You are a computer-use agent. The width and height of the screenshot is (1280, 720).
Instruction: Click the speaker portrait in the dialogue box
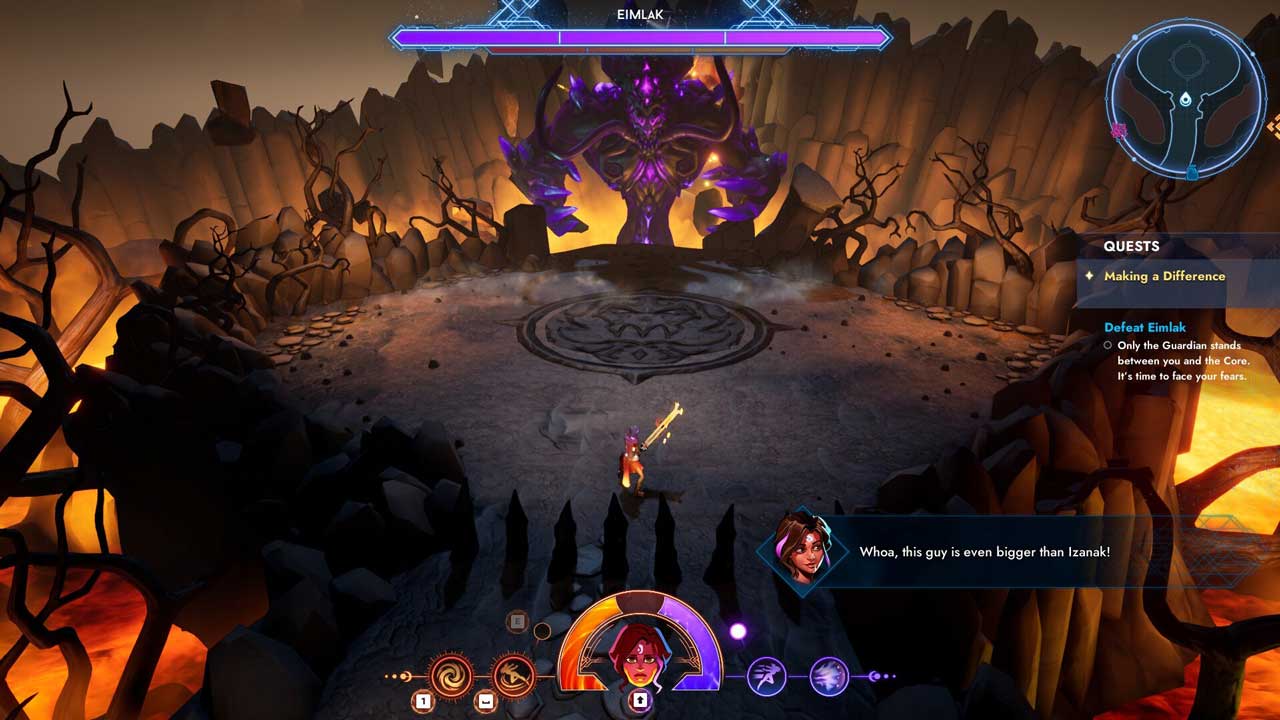click(802, 551)
